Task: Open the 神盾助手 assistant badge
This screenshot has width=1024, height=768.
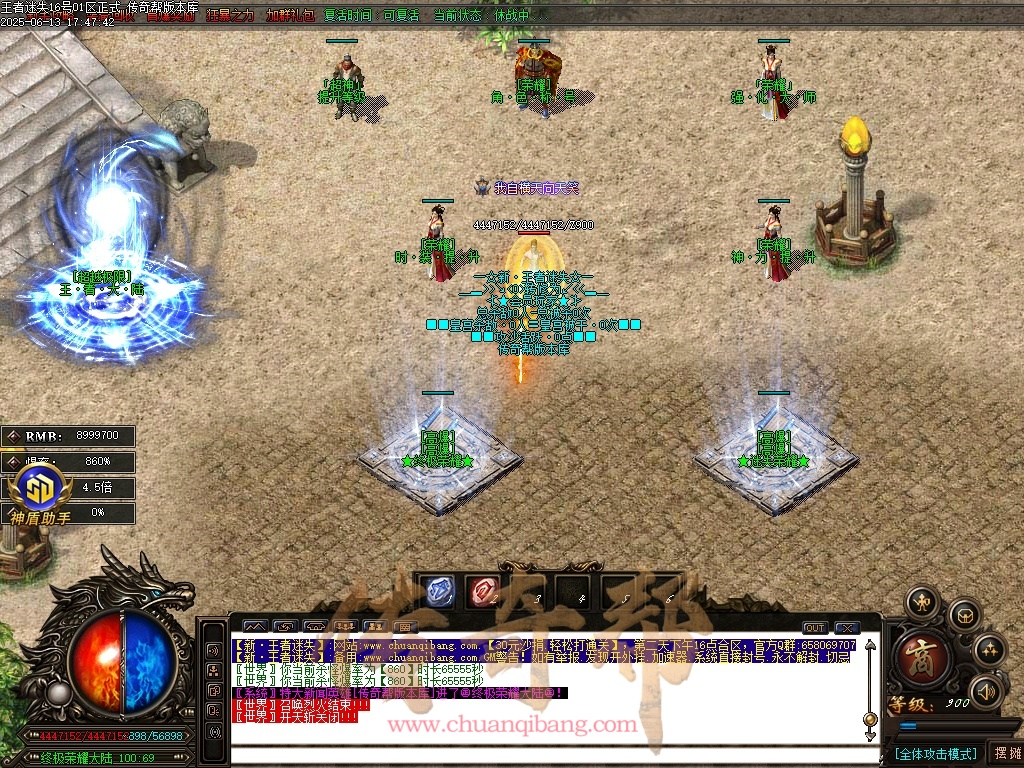Action: click(x=40, y=494)
